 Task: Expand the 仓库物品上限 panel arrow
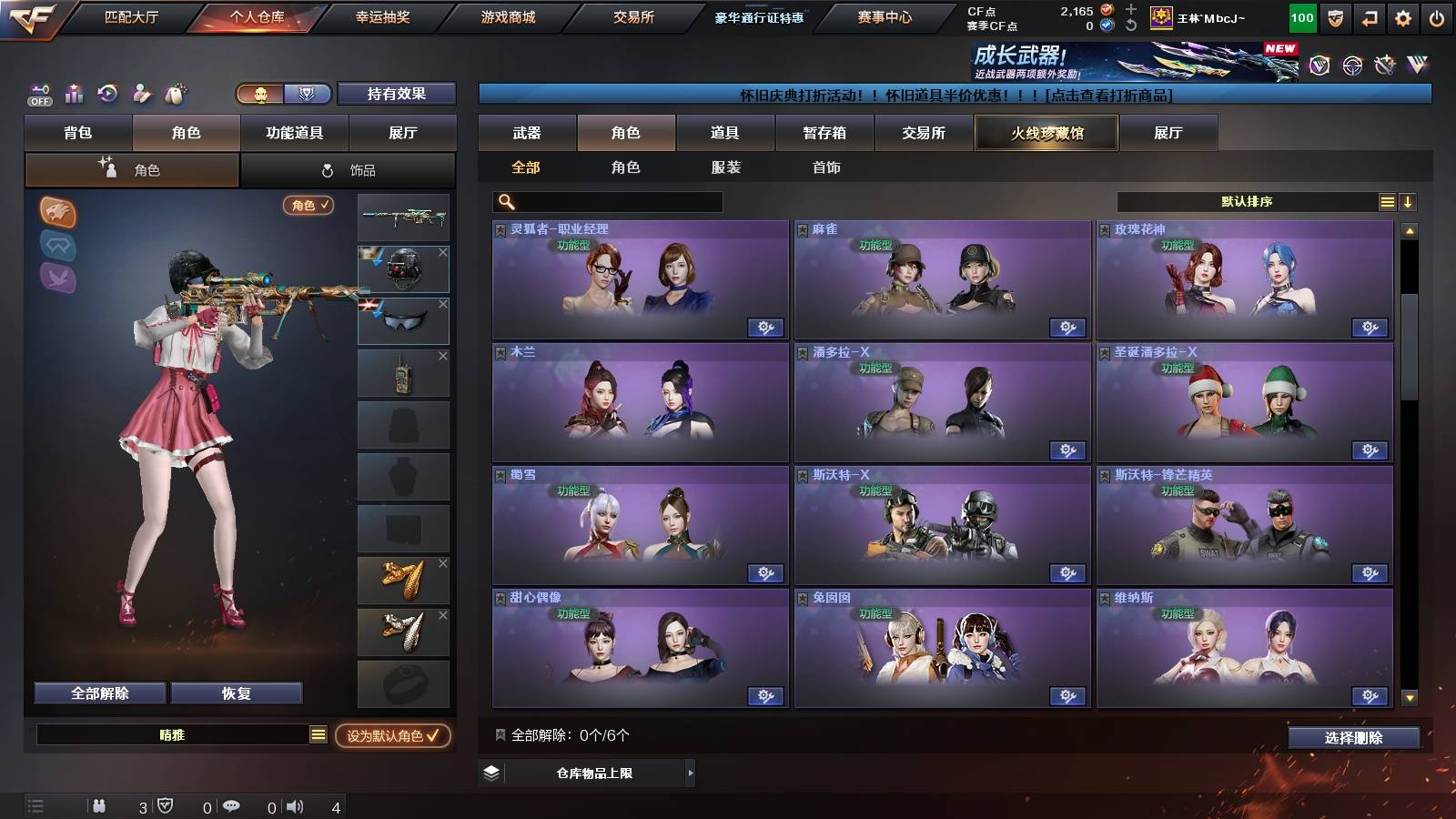(x=690, y=773)
